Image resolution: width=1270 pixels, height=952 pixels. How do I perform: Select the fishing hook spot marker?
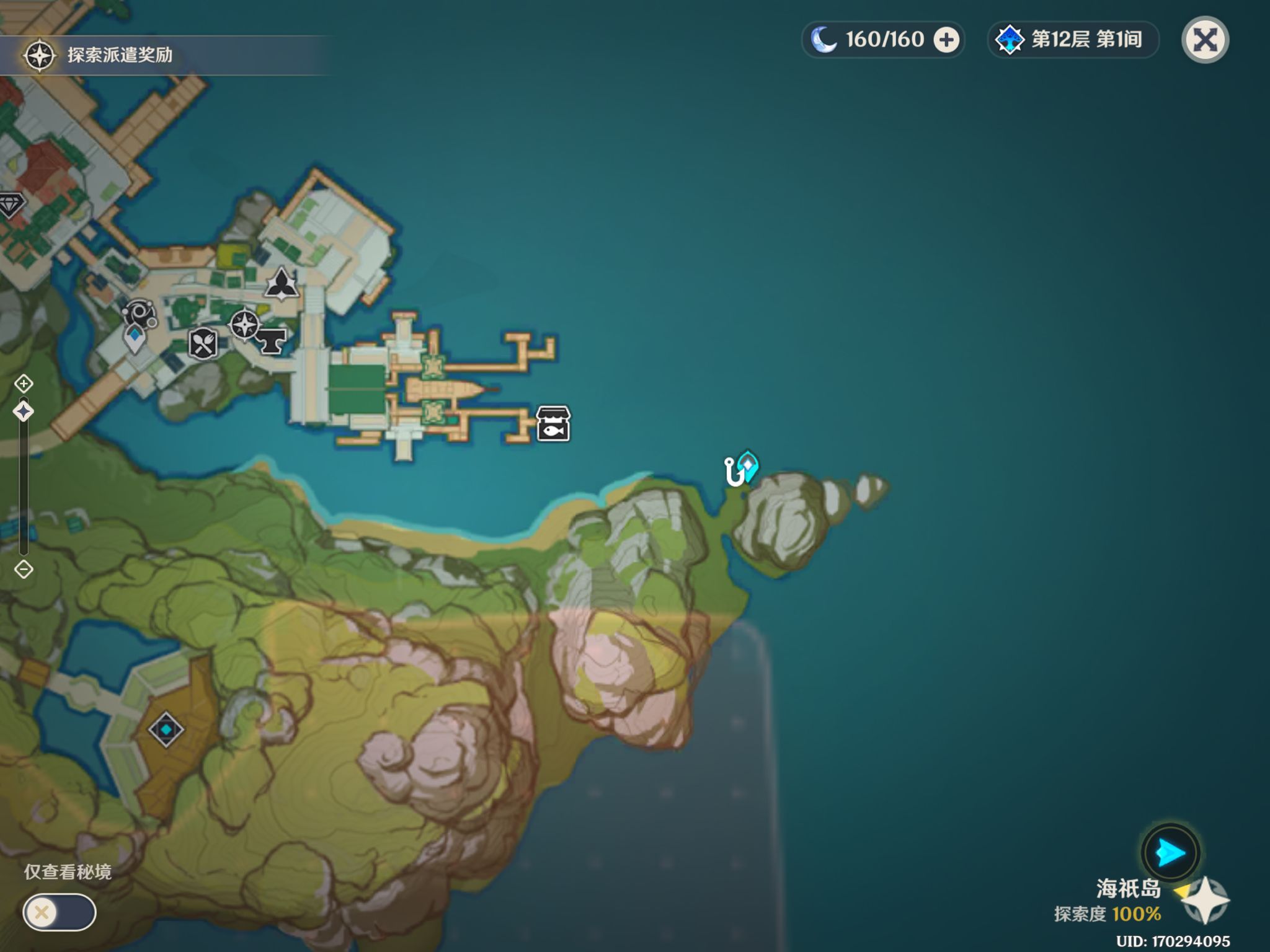[x=734, y=472]
